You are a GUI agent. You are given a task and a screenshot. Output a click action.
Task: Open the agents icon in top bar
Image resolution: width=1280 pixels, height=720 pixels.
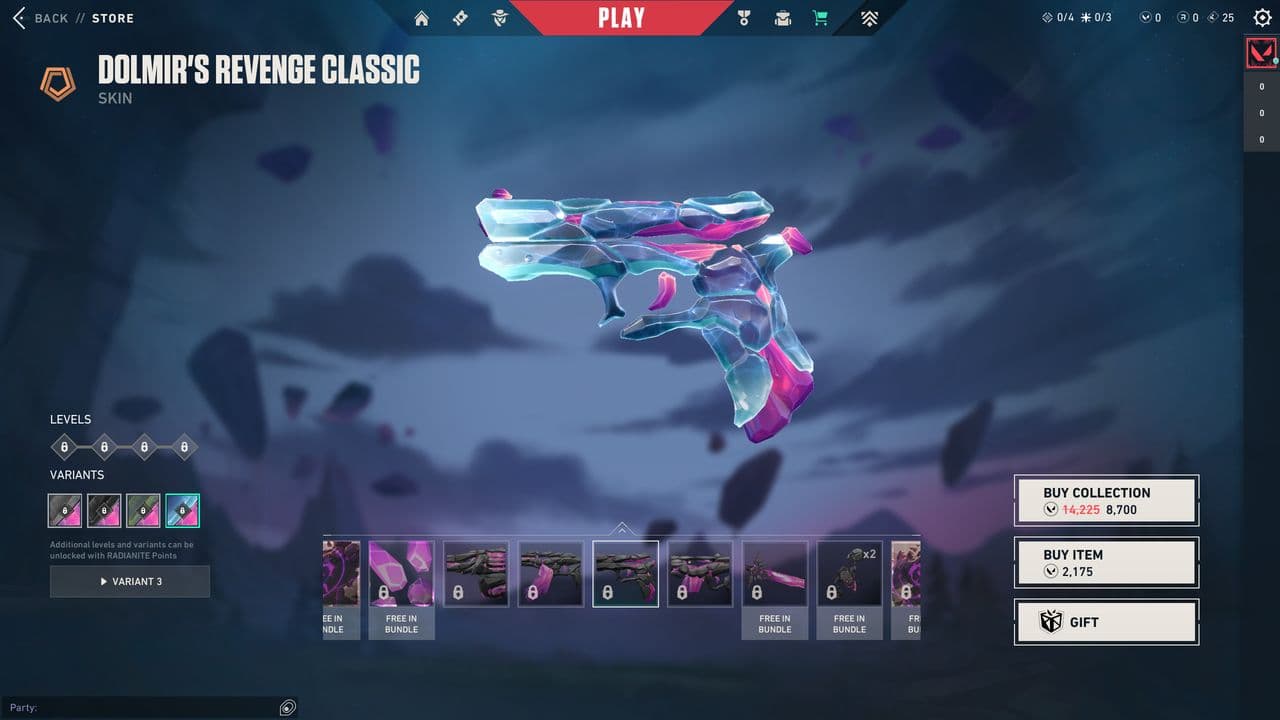tap(500, 18)
